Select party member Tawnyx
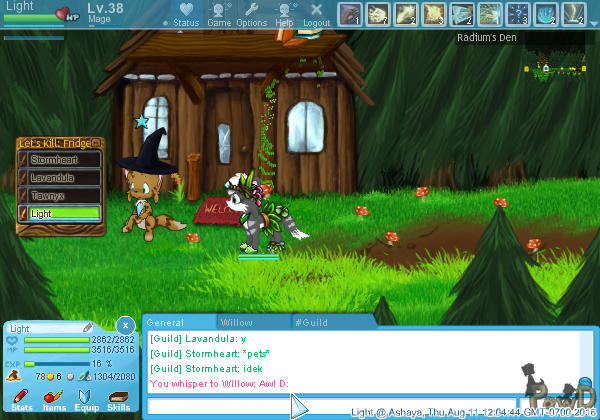 tap(60, 195)
